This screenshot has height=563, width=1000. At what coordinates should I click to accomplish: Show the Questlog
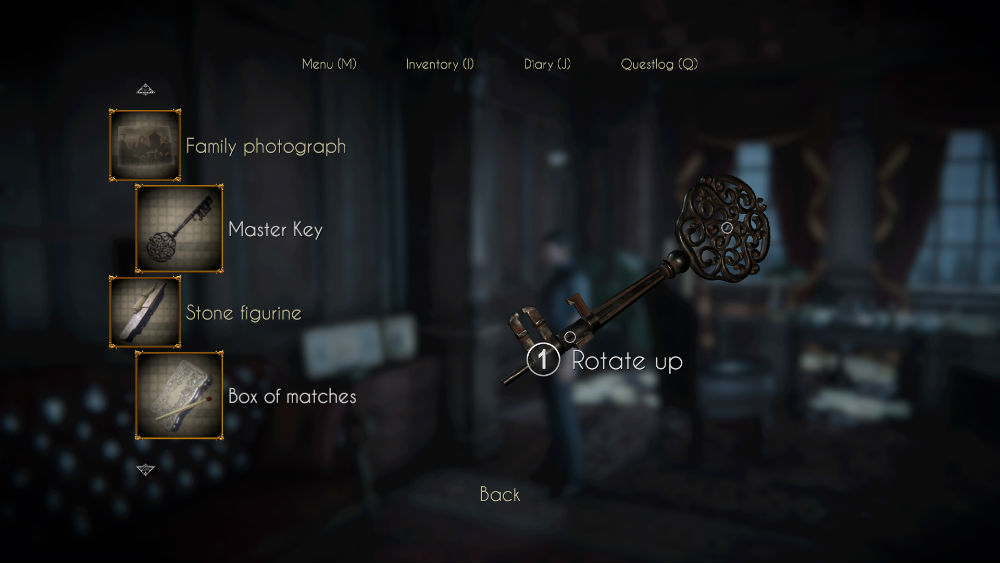(x=659, y=64)
